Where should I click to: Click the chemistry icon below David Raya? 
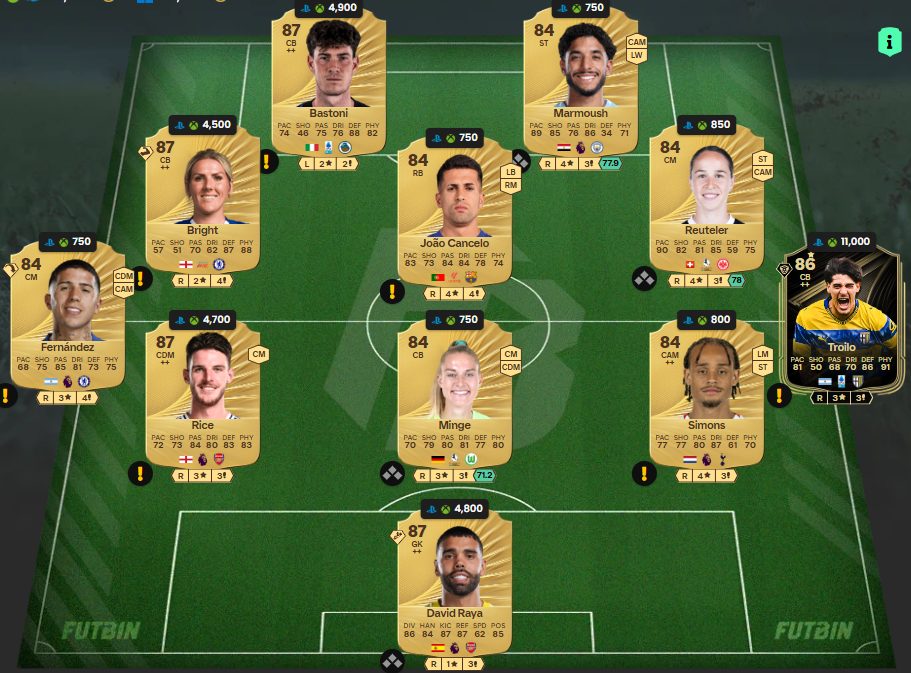point(392,661)
